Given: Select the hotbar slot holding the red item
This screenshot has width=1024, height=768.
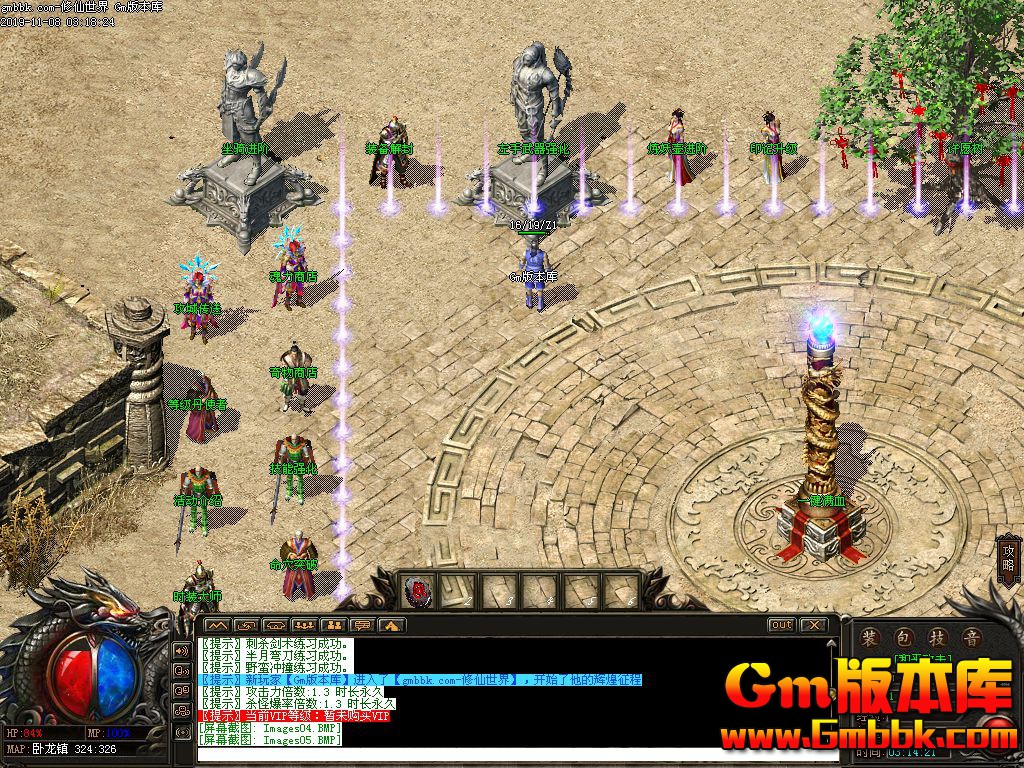Looking at the screenshot, I should point(415,591).
